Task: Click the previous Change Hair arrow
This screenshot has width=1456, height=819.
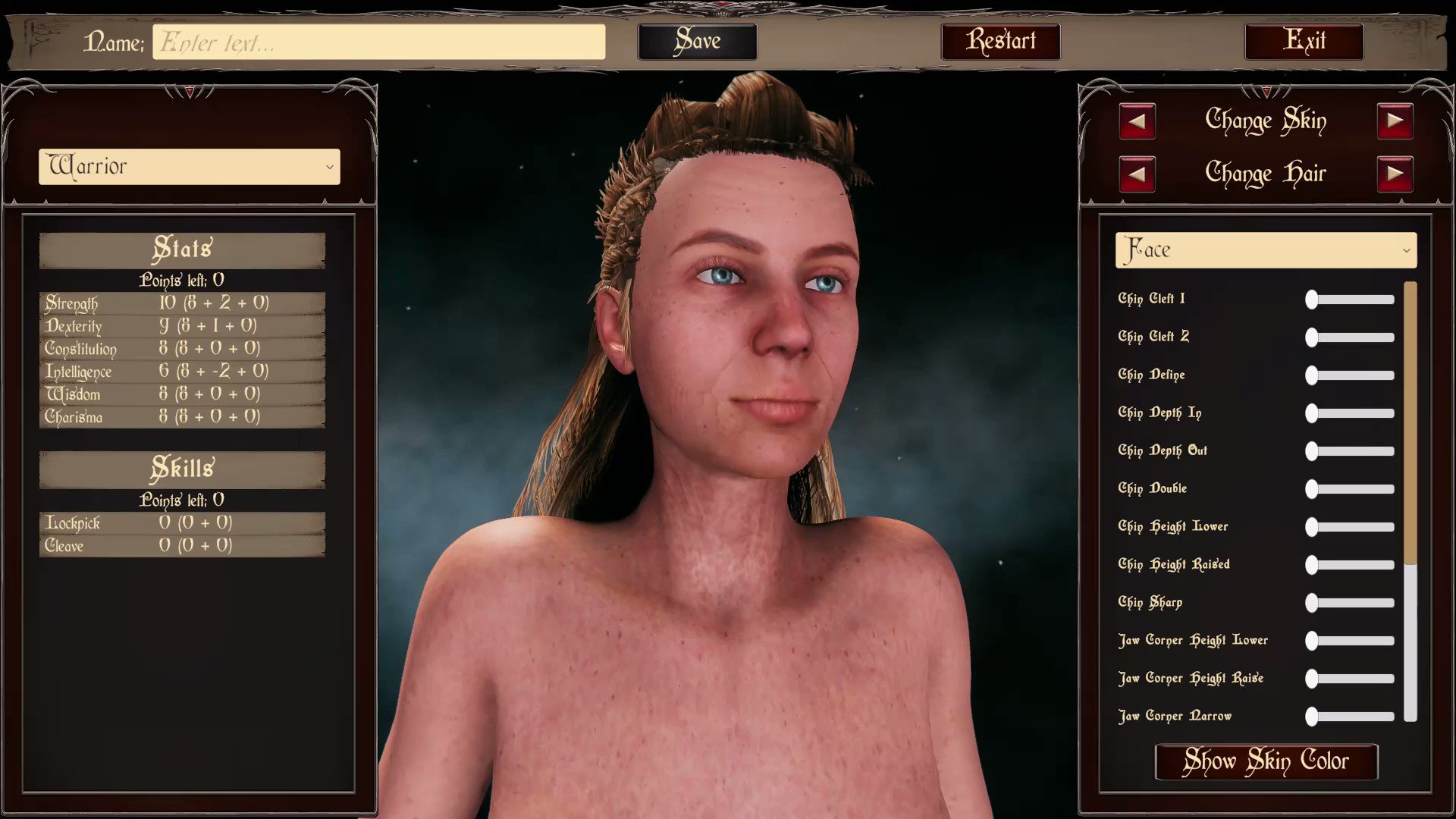Action: coord(1137,173)
